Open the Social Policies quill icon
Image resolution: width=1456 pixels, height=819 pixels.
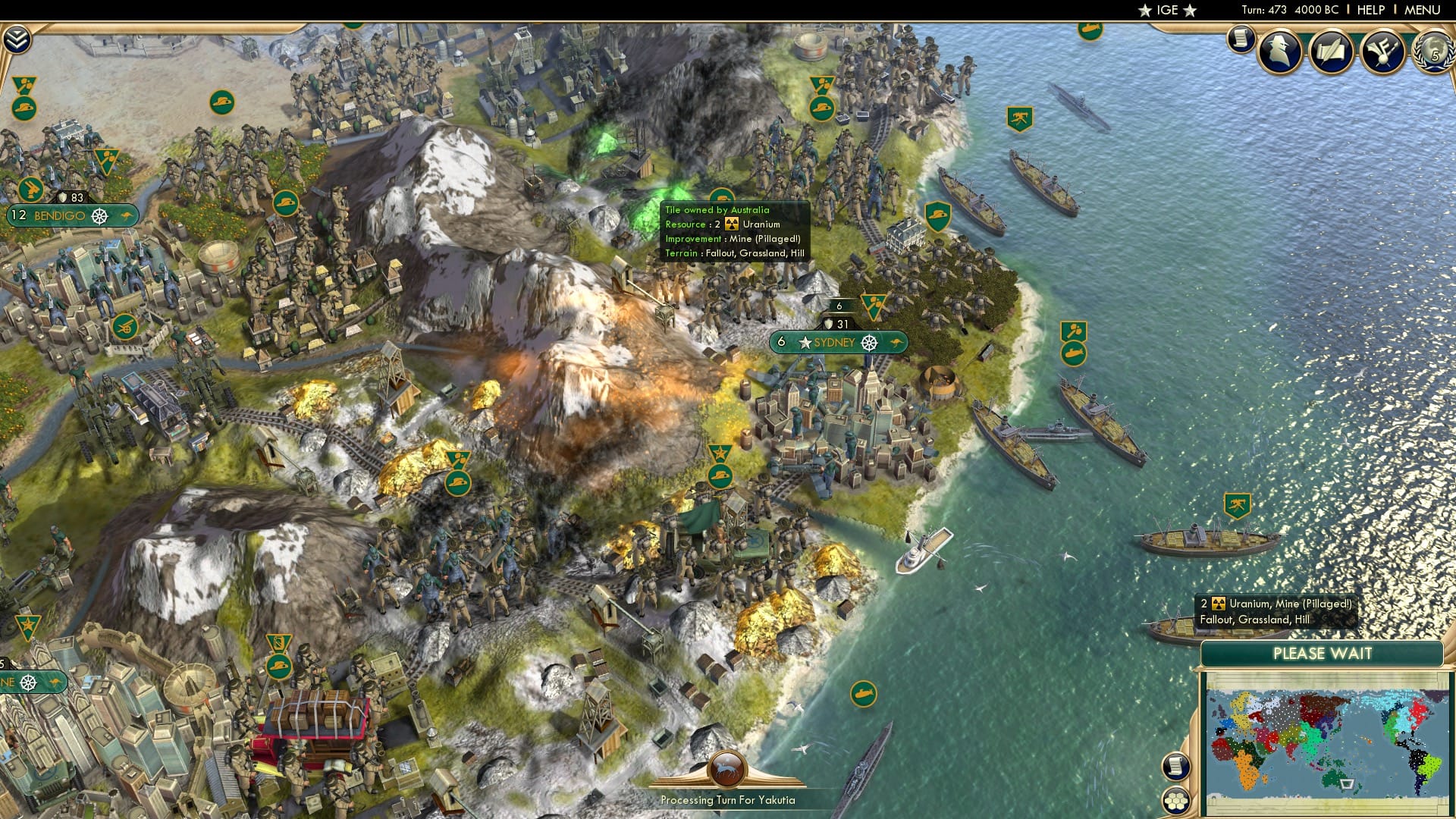[1331, 52]
